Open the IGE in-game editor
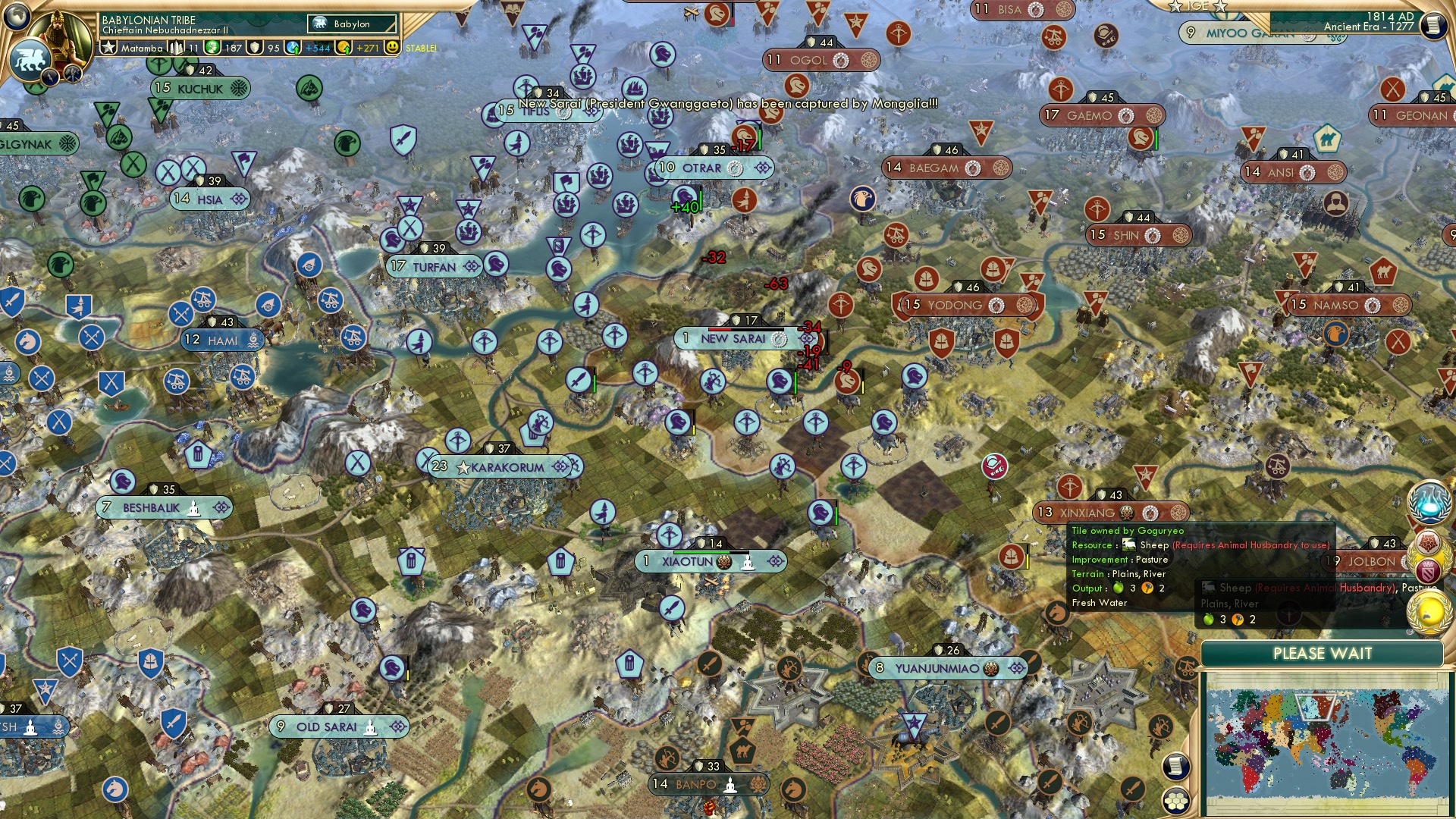 click(1197, 6)
